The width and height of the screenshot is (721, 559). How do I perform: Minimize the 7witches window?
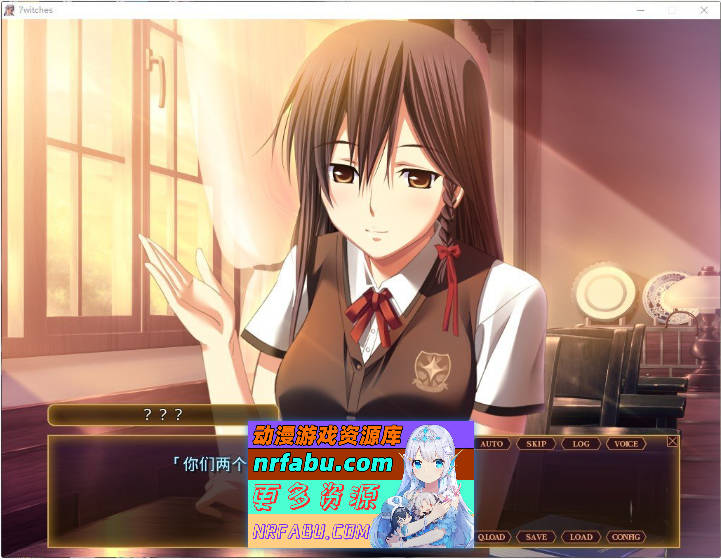[641, 9]
